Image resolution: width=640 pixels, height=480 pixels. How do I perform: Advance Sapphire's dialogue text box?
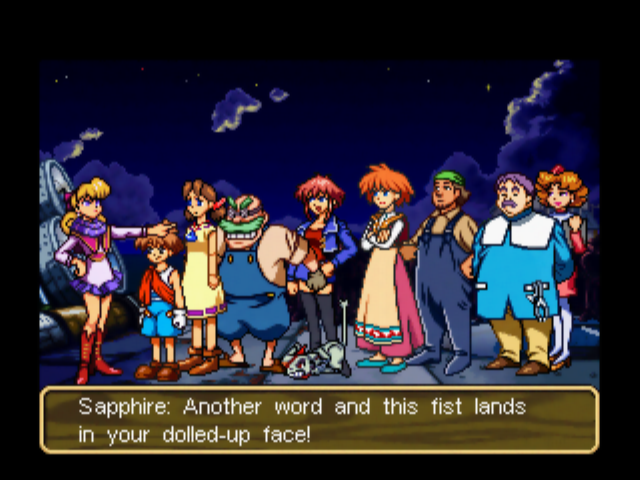tap(319, 420)
